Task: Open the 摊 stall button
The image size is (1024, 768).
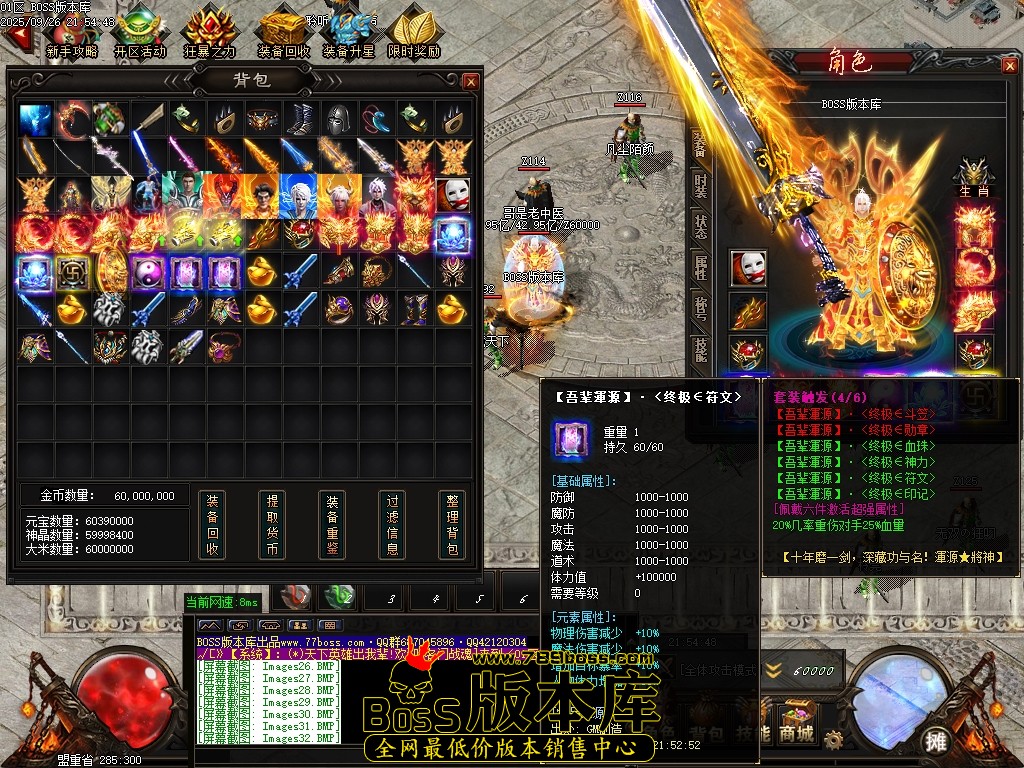Action: [936, 741]
